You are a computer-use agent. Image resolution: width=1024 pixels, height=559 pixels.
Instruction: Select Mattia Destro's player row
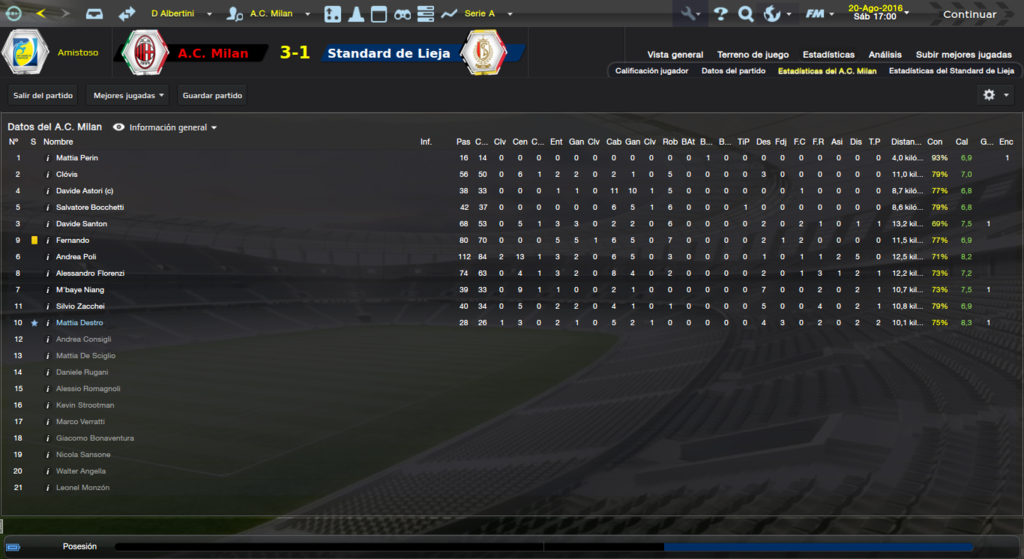tap(78, 323)
